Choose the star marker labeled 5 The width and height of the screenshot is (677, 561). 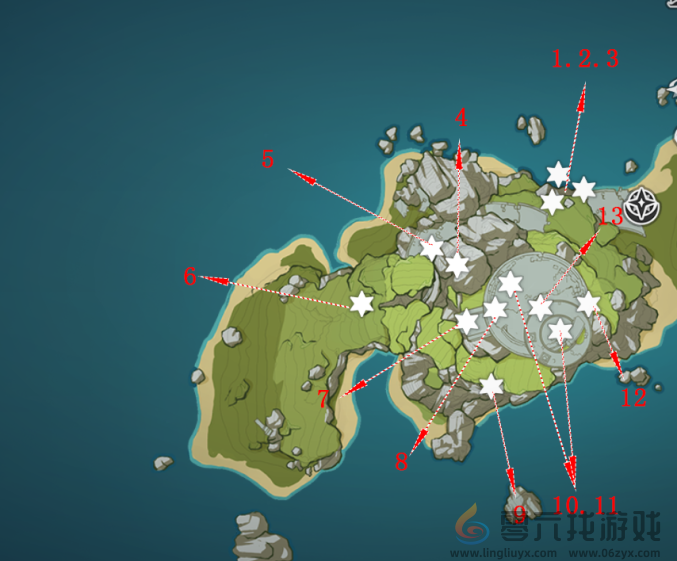click(432, 248)
